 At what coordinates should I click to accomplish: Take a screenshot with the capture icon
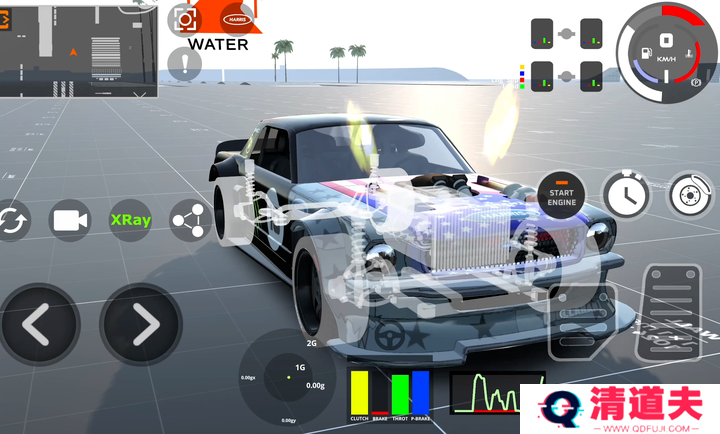pos(185,18)
